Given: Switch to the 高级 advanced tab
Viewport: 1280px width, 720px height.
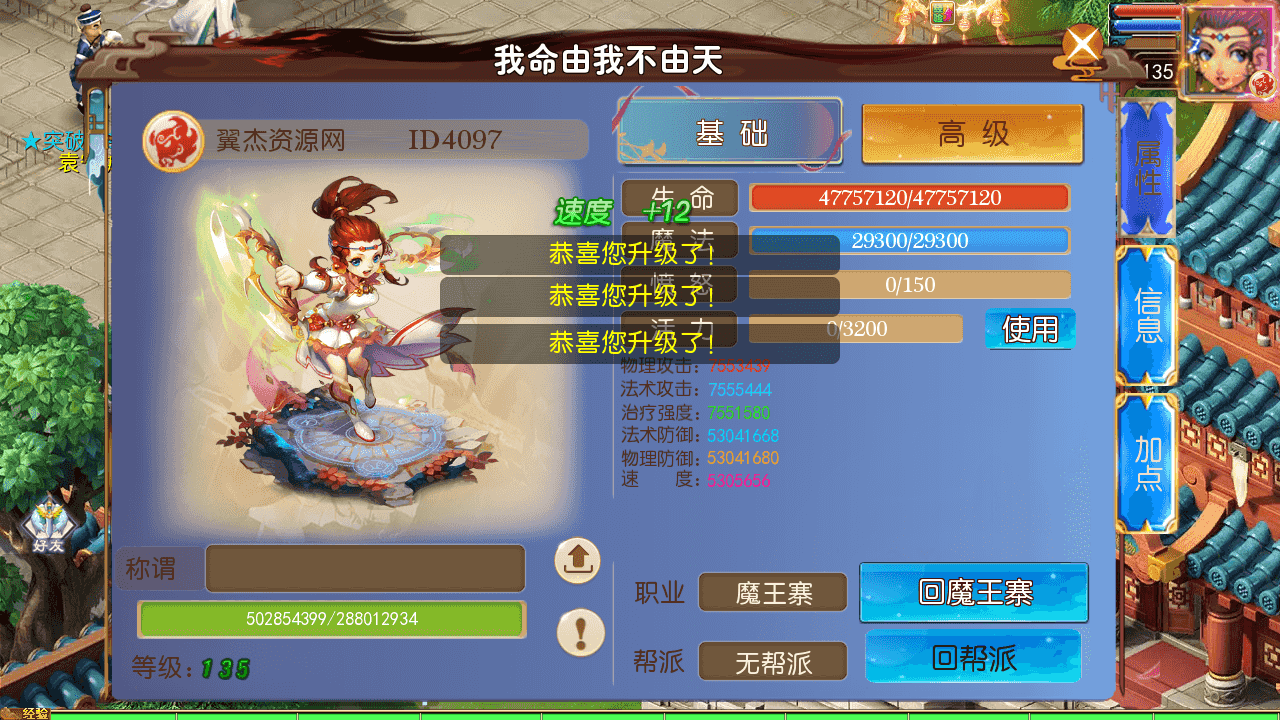Looking at the screenshot, I should [x=972, y=133].
